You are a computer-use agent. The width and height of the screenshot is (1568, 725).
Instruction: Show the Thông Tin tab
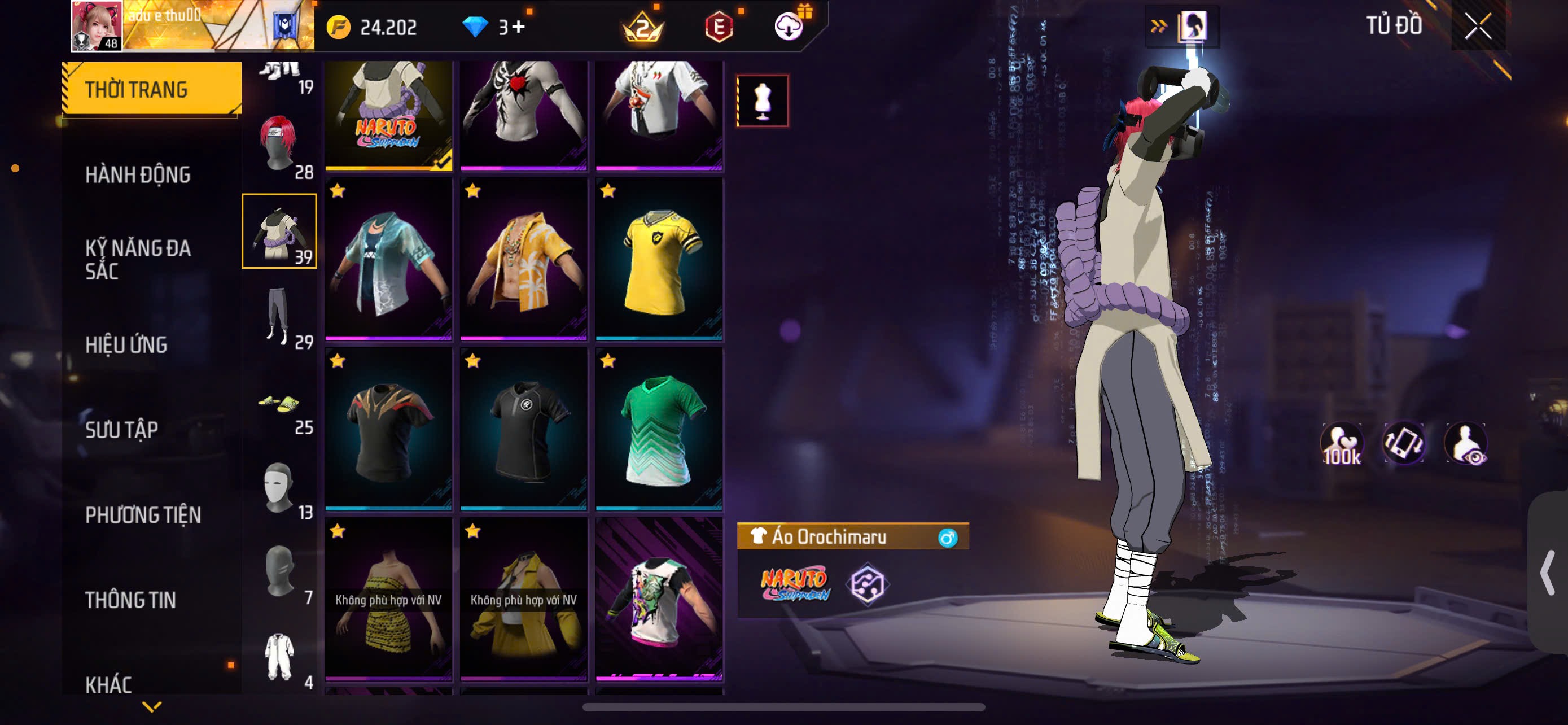(130, 600)
